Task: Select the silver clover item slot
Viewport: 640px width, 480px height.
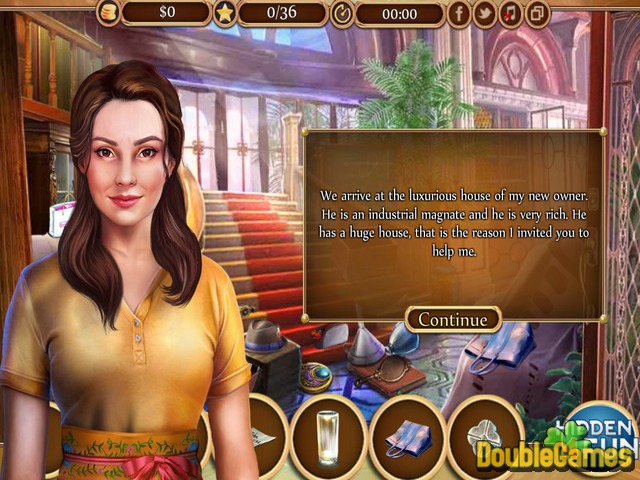Action: pos(483,437)
